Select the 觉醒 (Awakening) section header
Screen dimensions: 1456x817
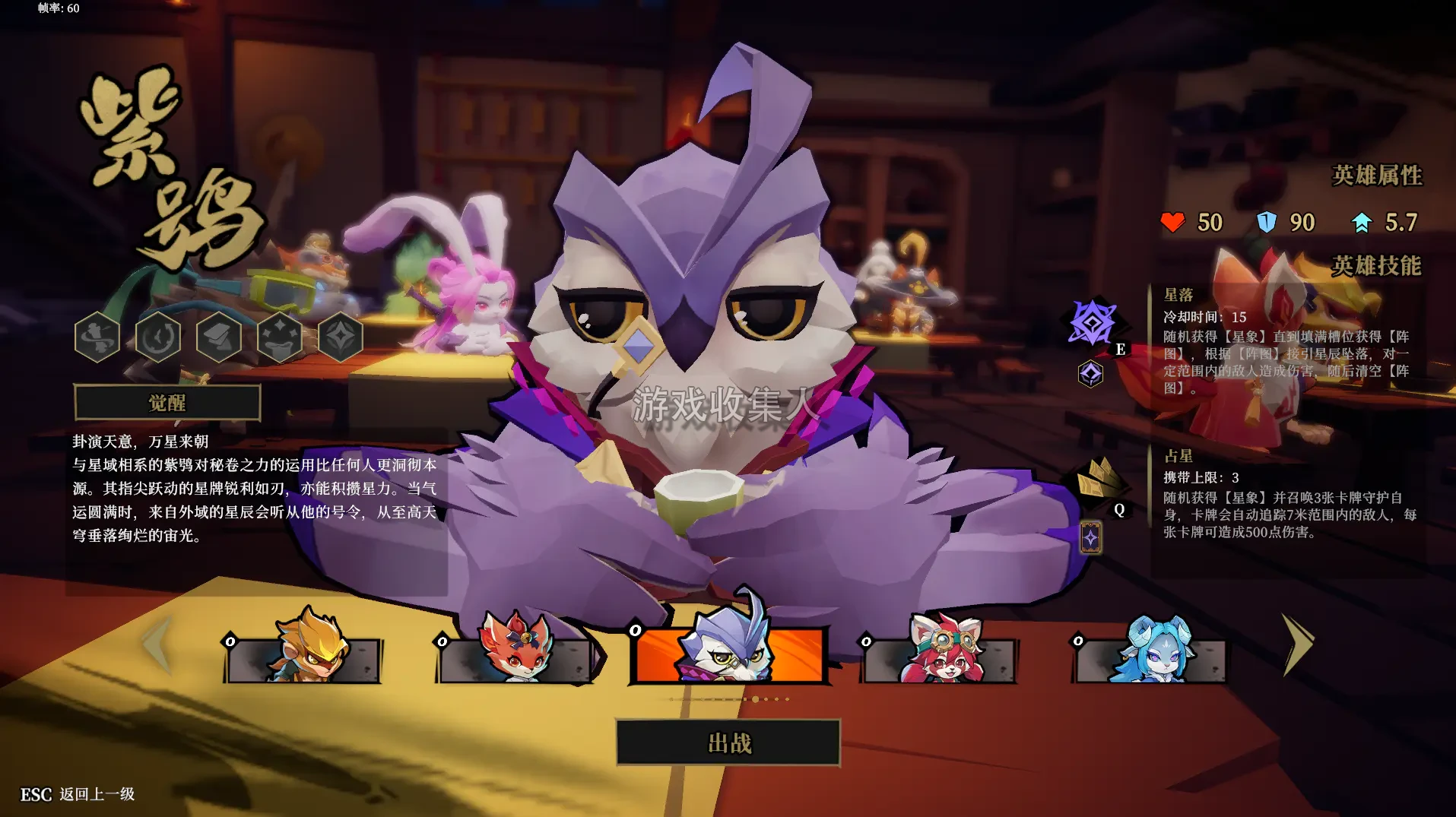point(169,403)
